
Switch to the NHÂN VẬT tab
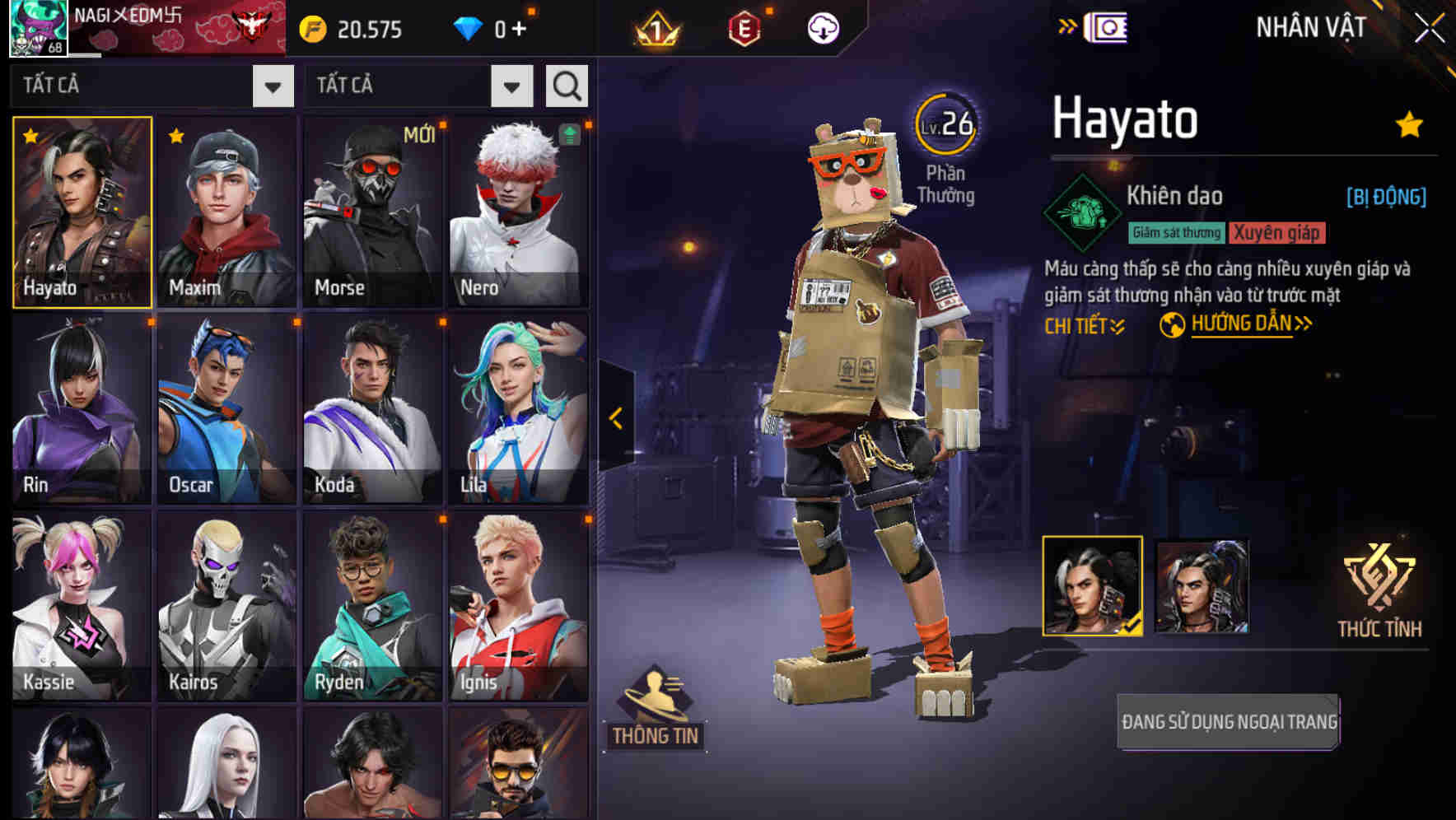tap(1311, 27)
